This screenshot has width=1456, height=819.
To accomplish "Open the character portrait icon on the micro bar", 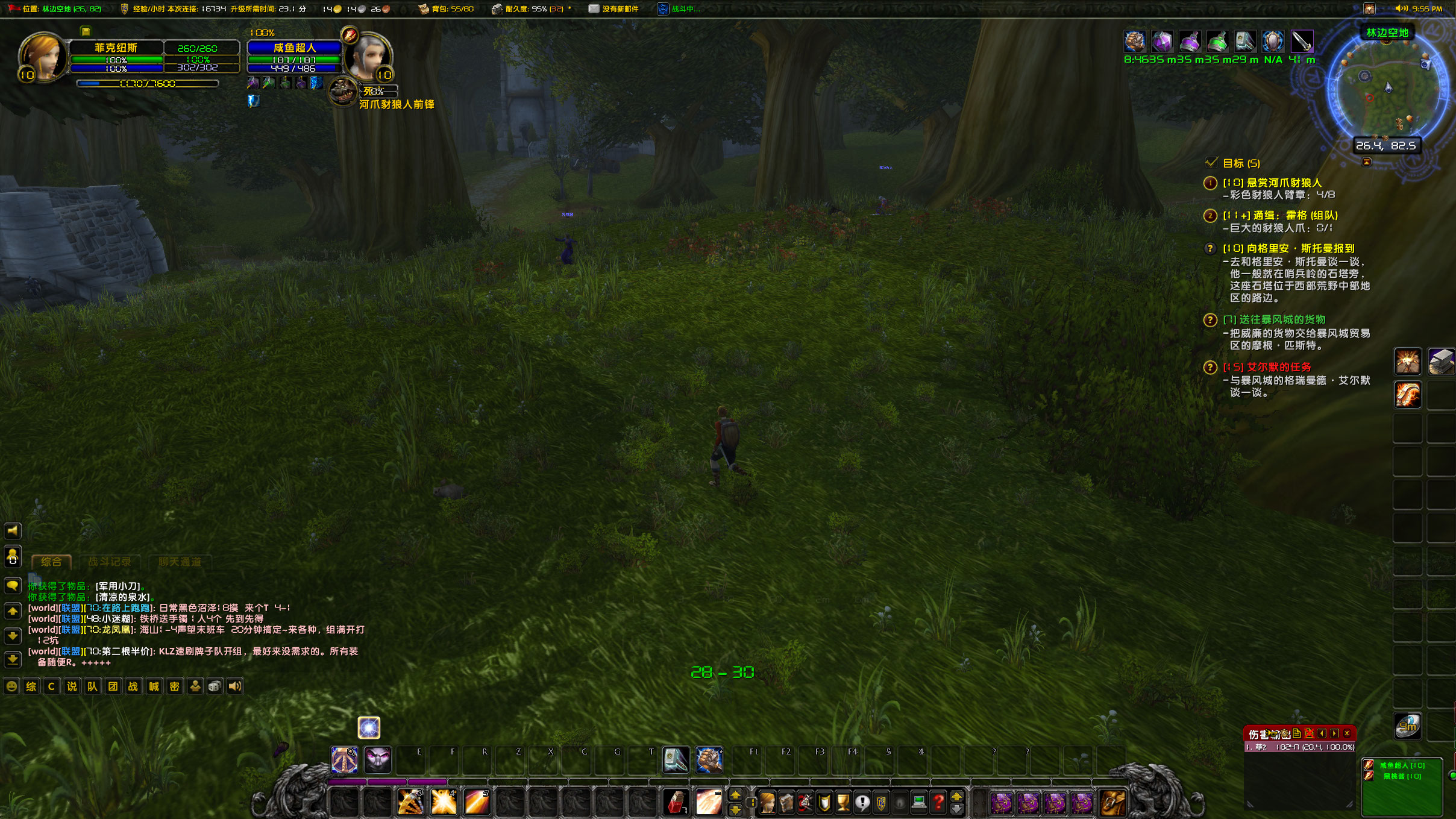I will pyautogui.click(x=767, y=803).
